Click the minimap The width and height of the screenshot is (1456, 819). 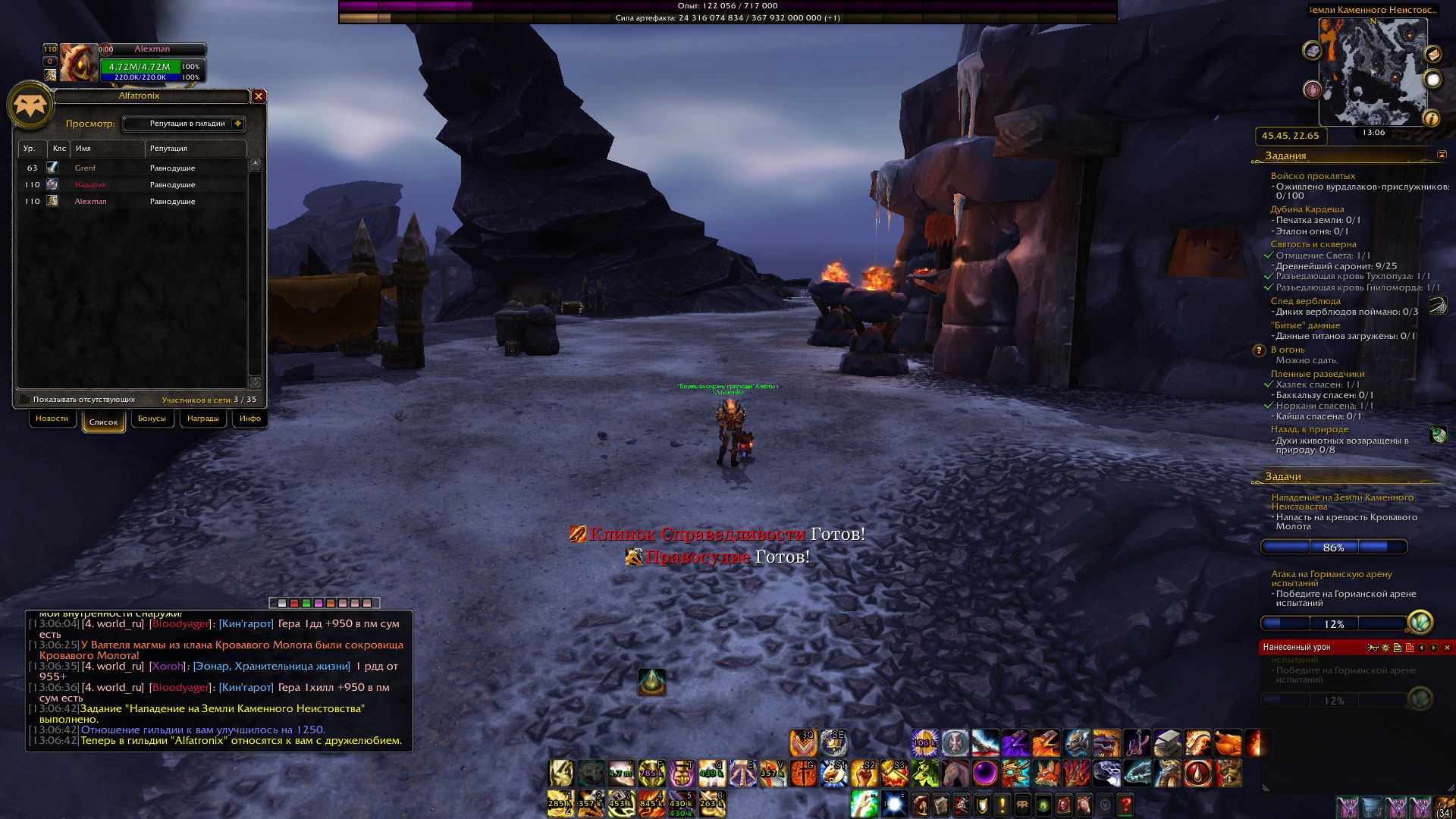(1373, 72)
